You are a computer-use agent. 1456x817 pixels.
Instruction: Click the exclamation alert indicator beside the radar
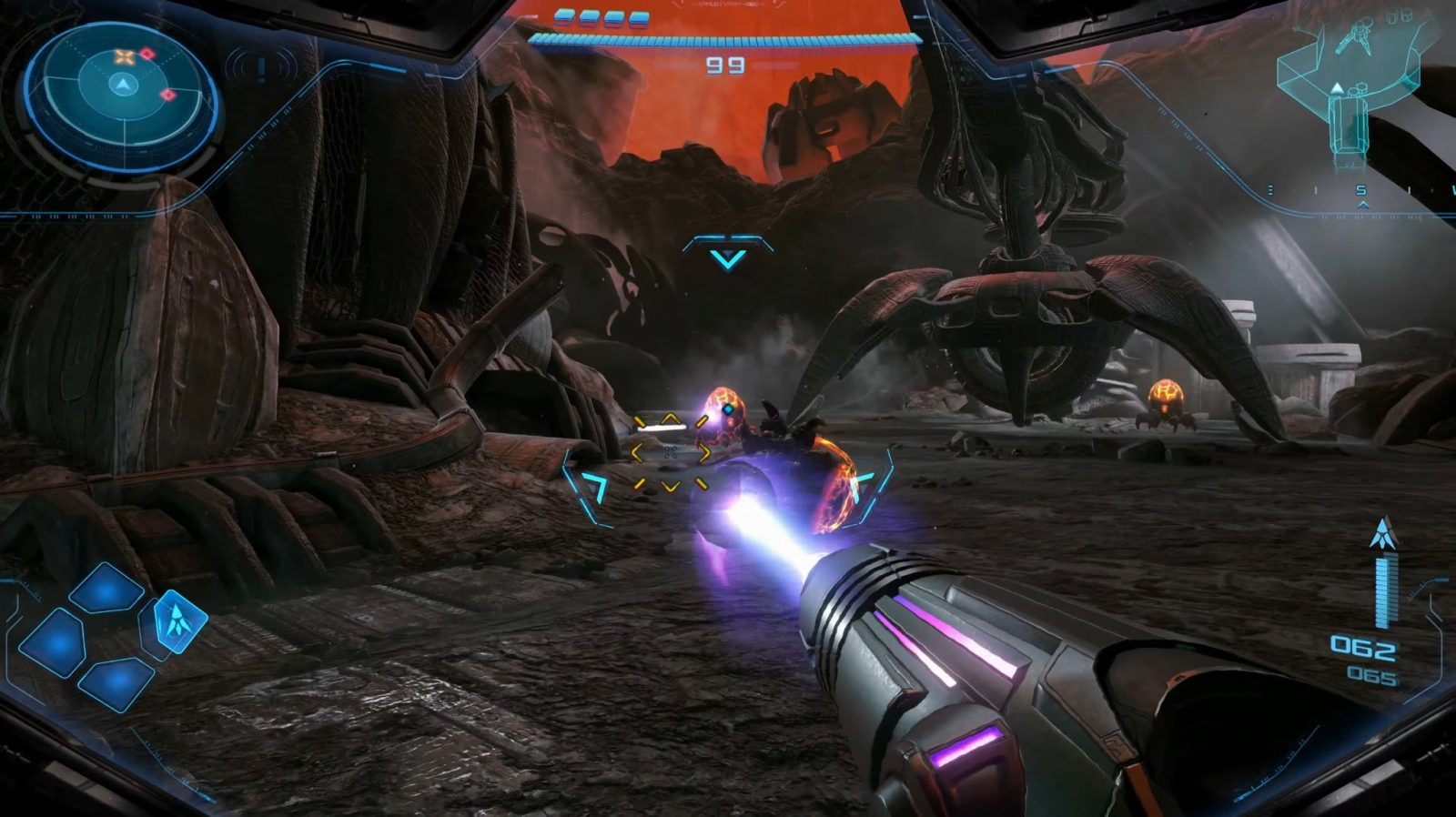(261, 66)
